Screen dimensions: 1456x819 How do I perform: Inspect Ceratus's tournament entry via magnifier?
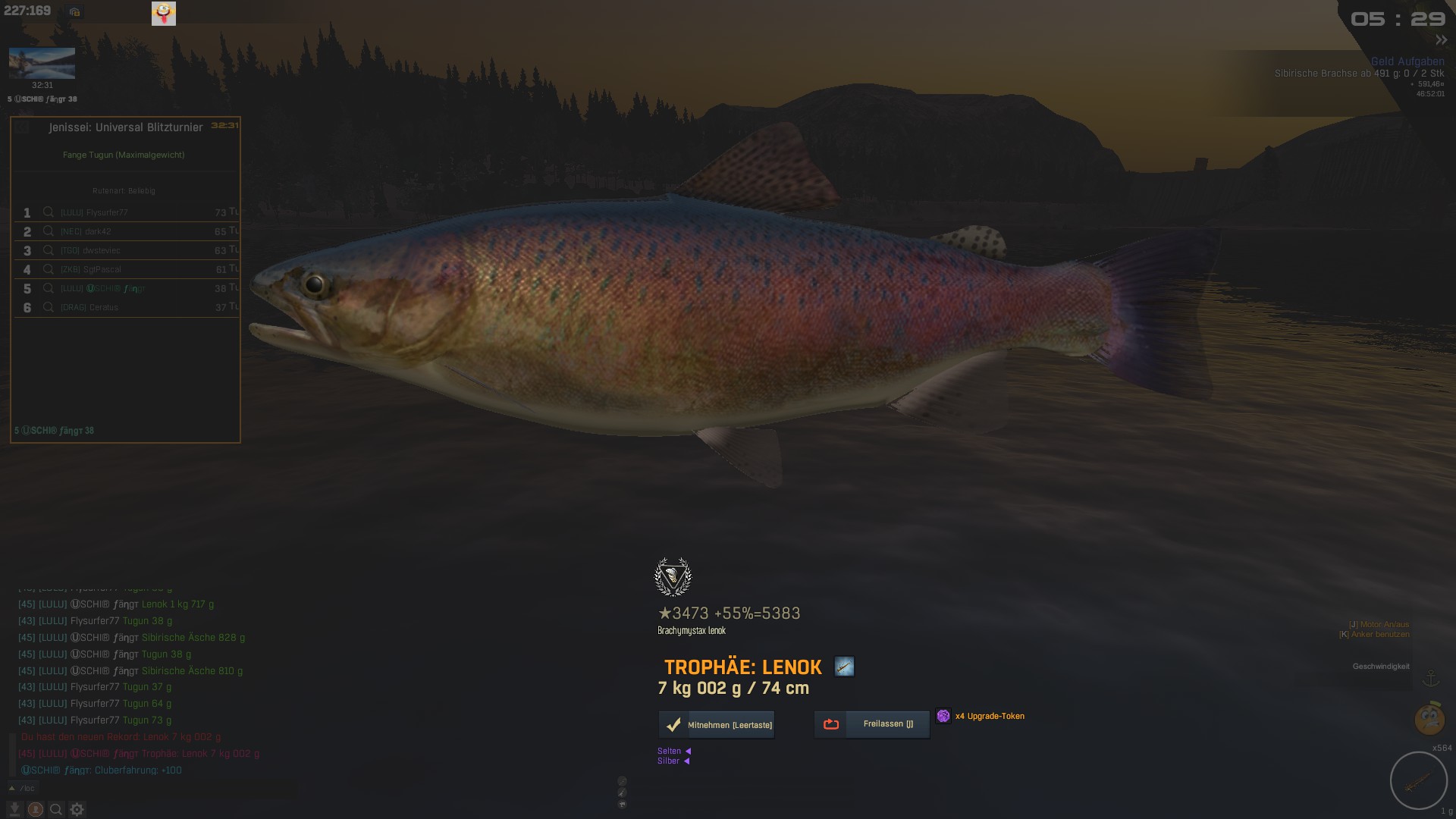click(49, 307)
